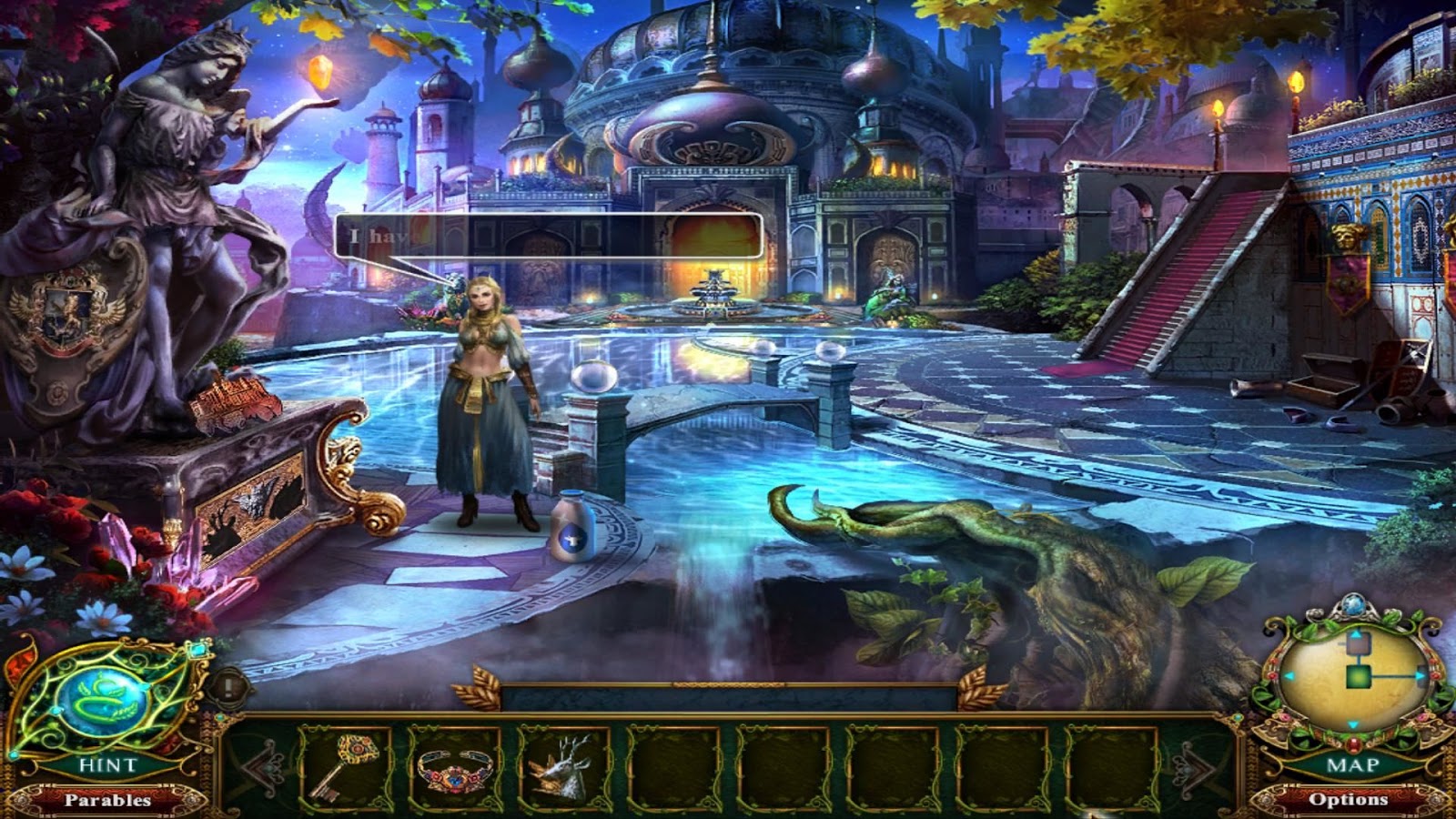Screen dimensions: 1456x819
Task: Open the Options menu
Action: click(x=1350, y=801)
